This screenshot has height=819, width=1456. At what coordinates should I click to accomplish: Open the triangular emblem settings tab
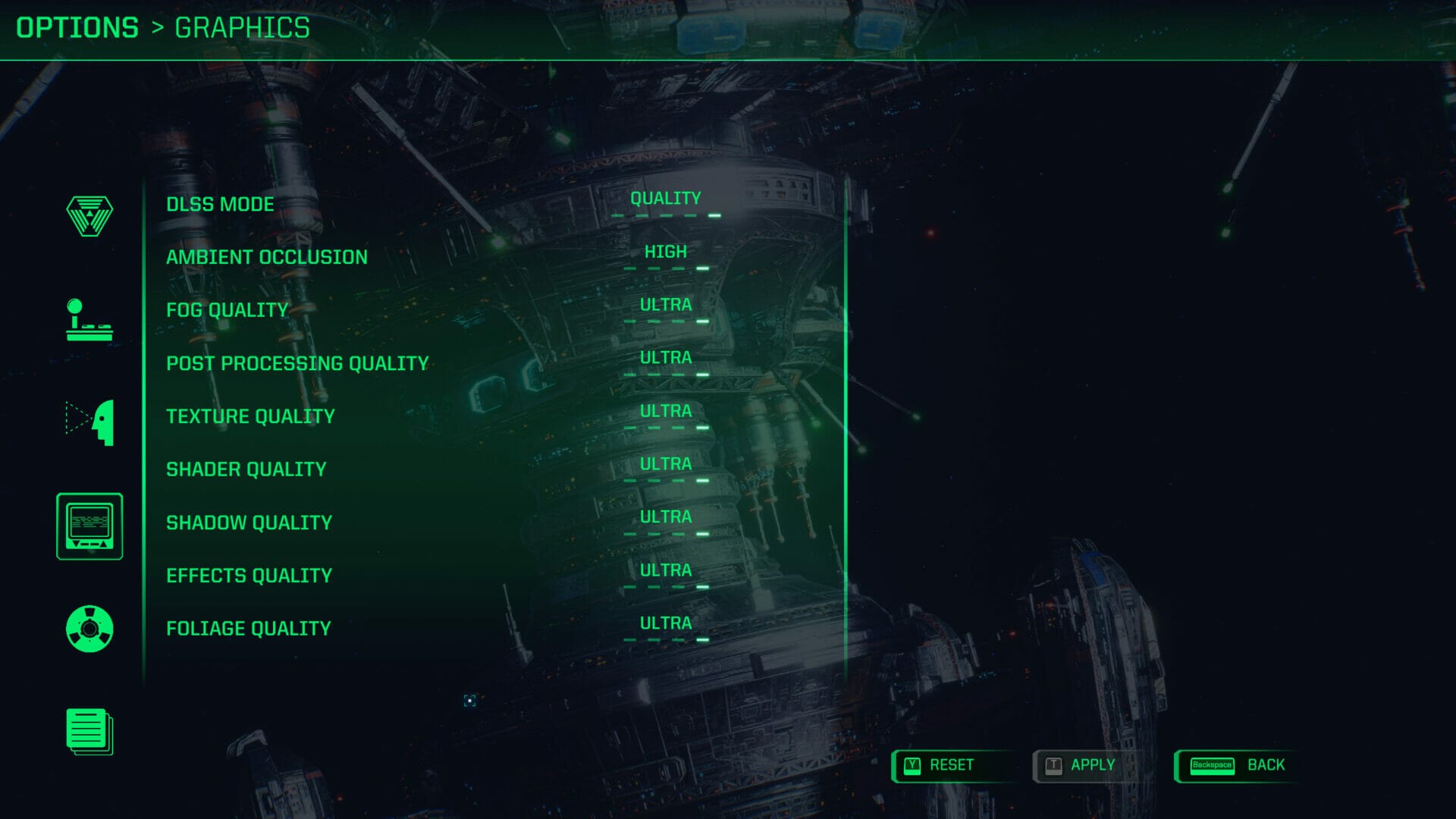(89, 216)
